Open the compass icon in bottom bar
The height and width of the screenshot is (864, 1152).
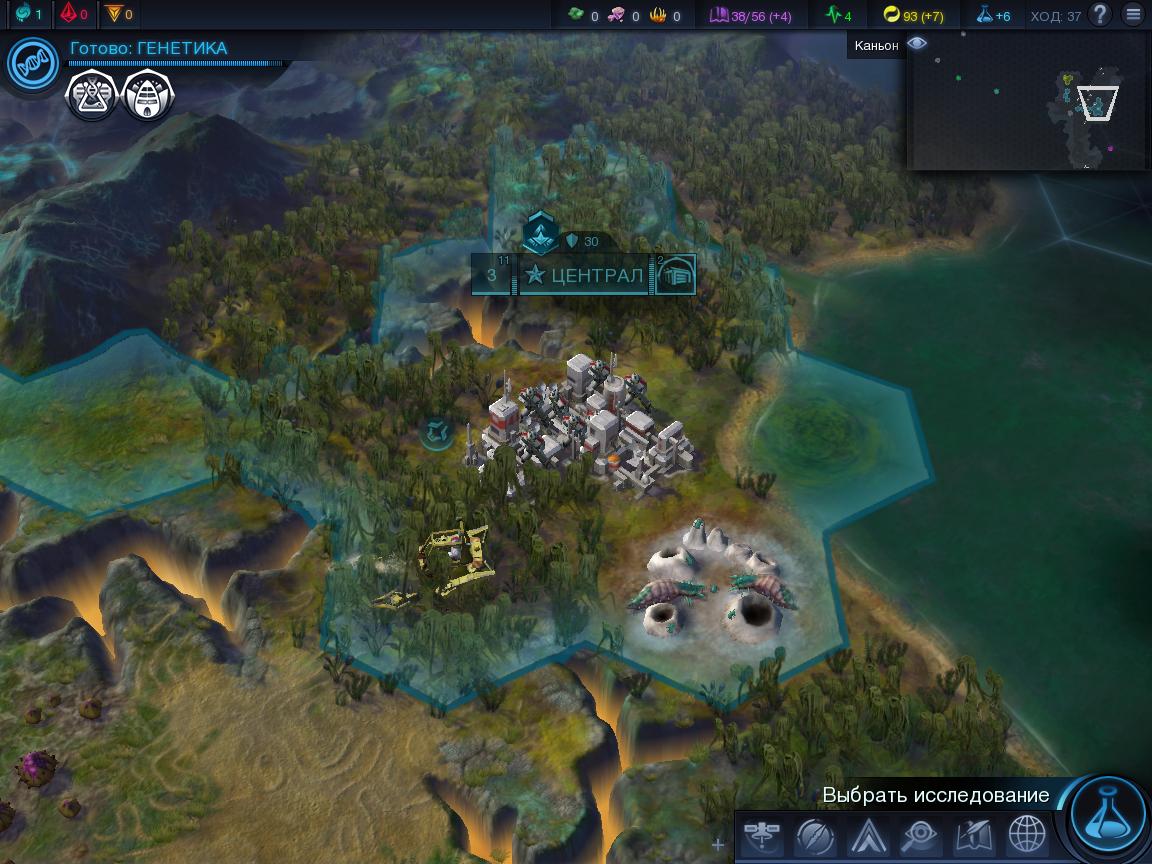coord(814,835)
